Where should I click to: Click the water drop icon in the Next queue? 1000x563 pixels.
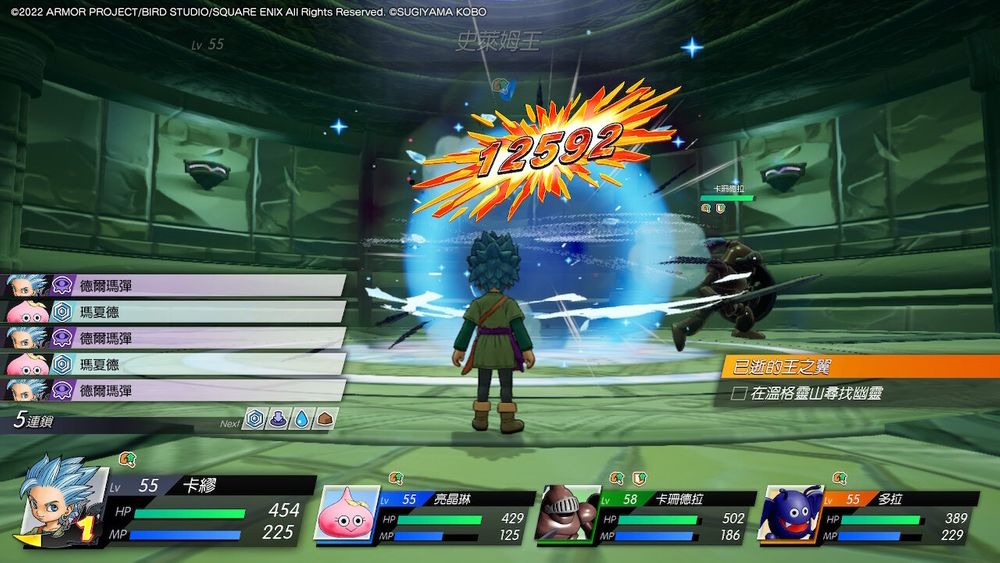(x=301, y=421)
